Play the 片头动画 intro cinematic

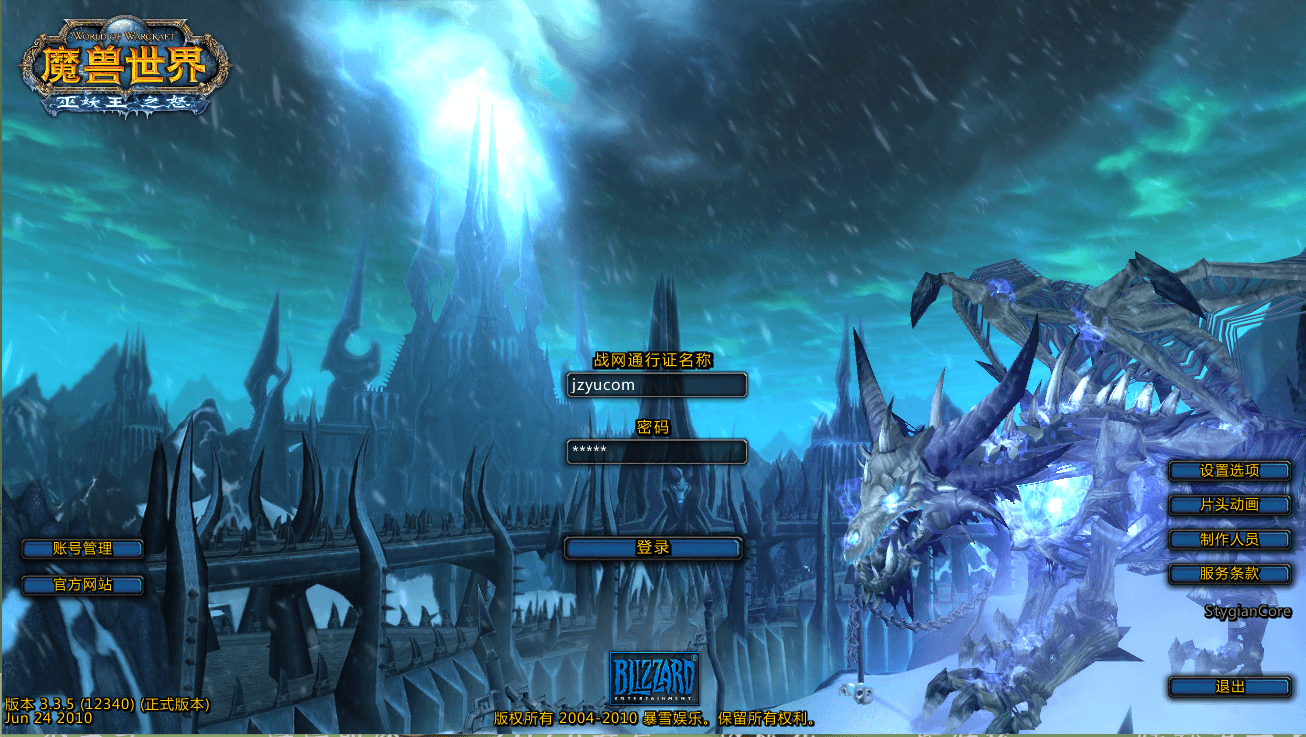pyautogui.click(x=1229, y=505)
